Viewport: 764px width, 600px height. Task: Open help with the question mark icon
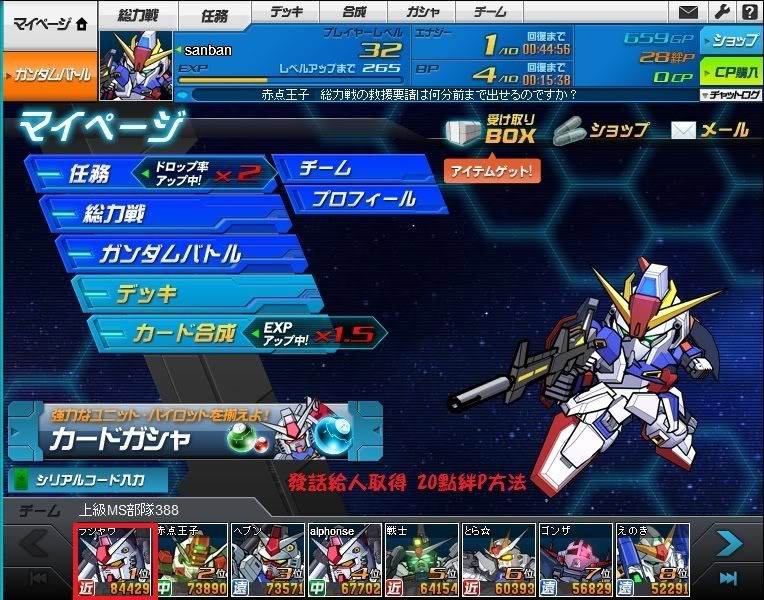click(748, 12)
